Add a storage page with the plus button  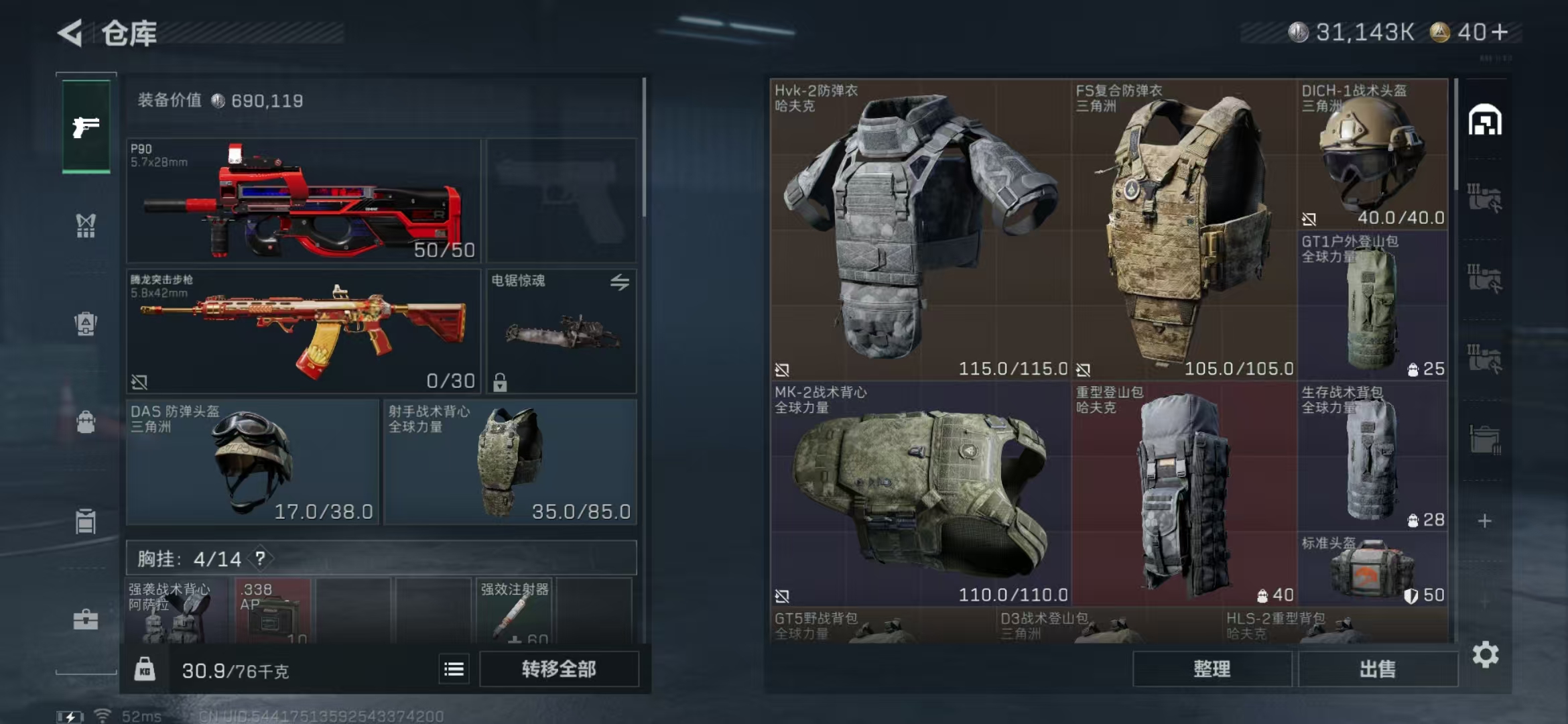[x=1484, y=521]
